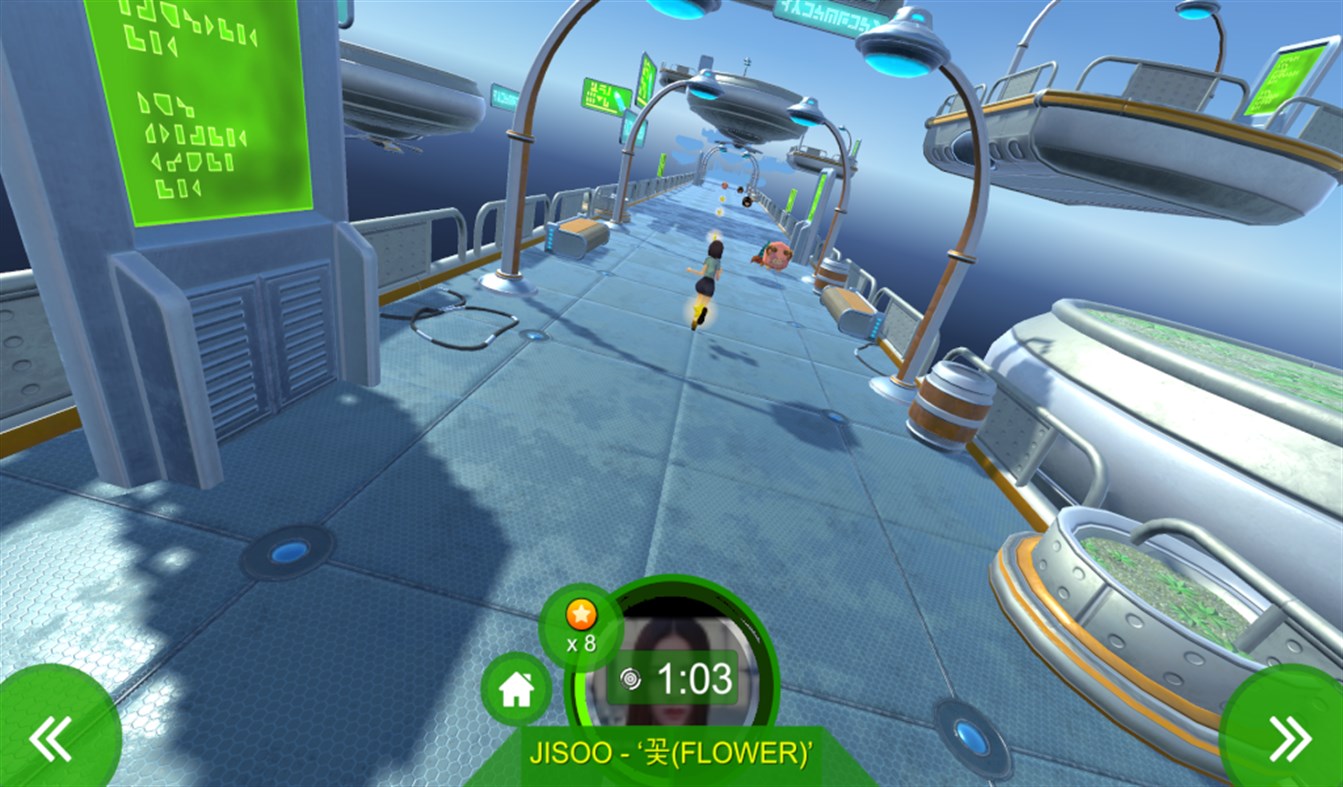Click the floating coin ahead of the runner

tap(720, 205)
